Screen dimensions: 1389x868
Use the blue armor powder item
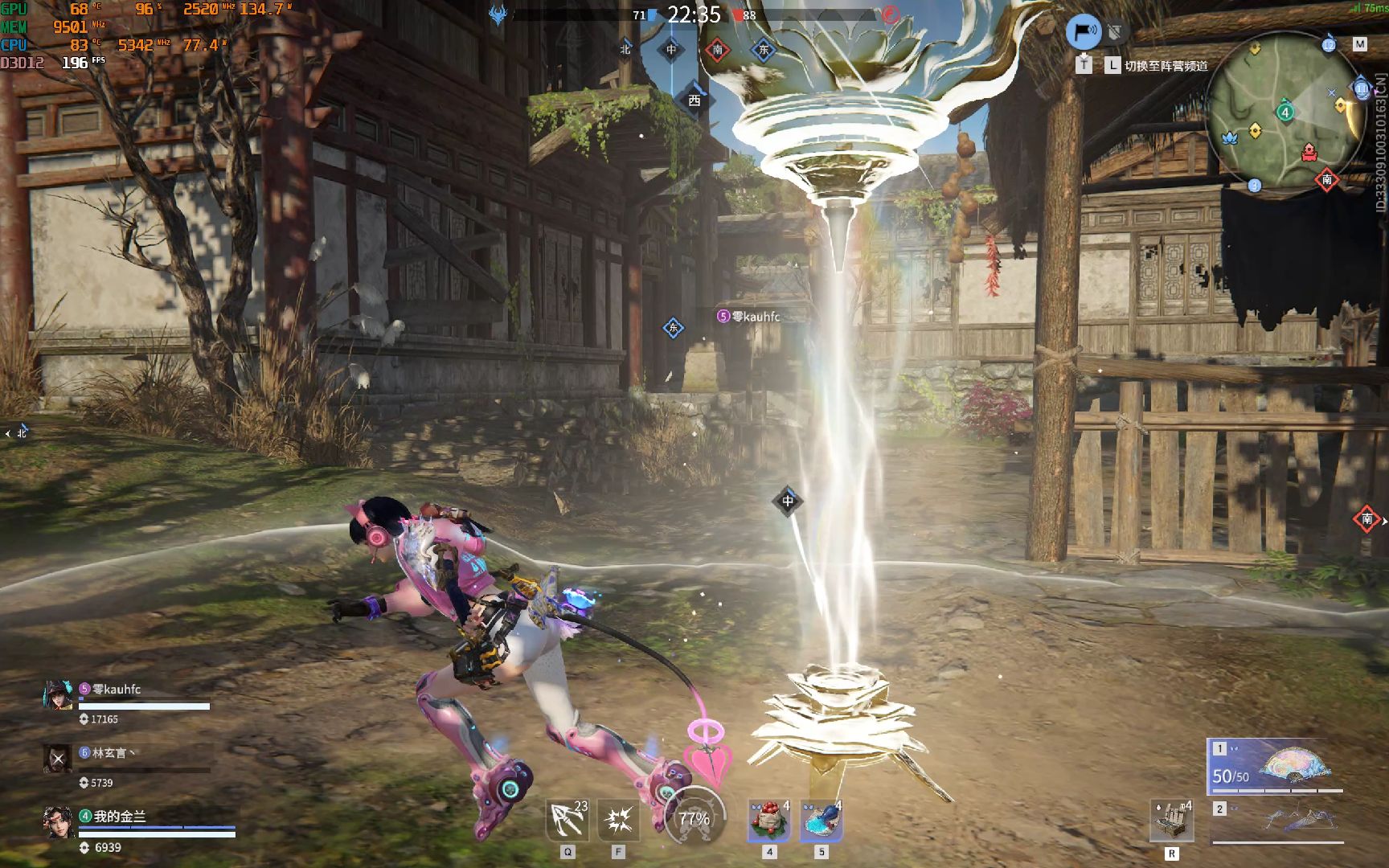point(821,821)
